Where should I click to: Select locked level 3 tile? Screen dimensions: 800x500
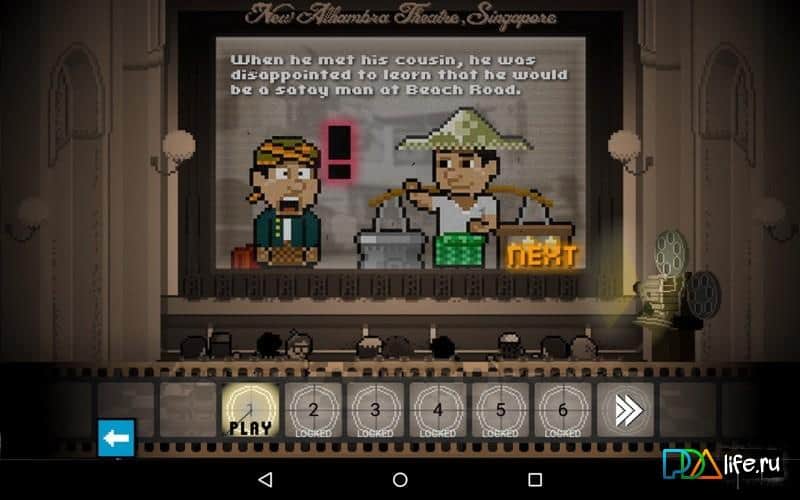[x=375, y=410]
